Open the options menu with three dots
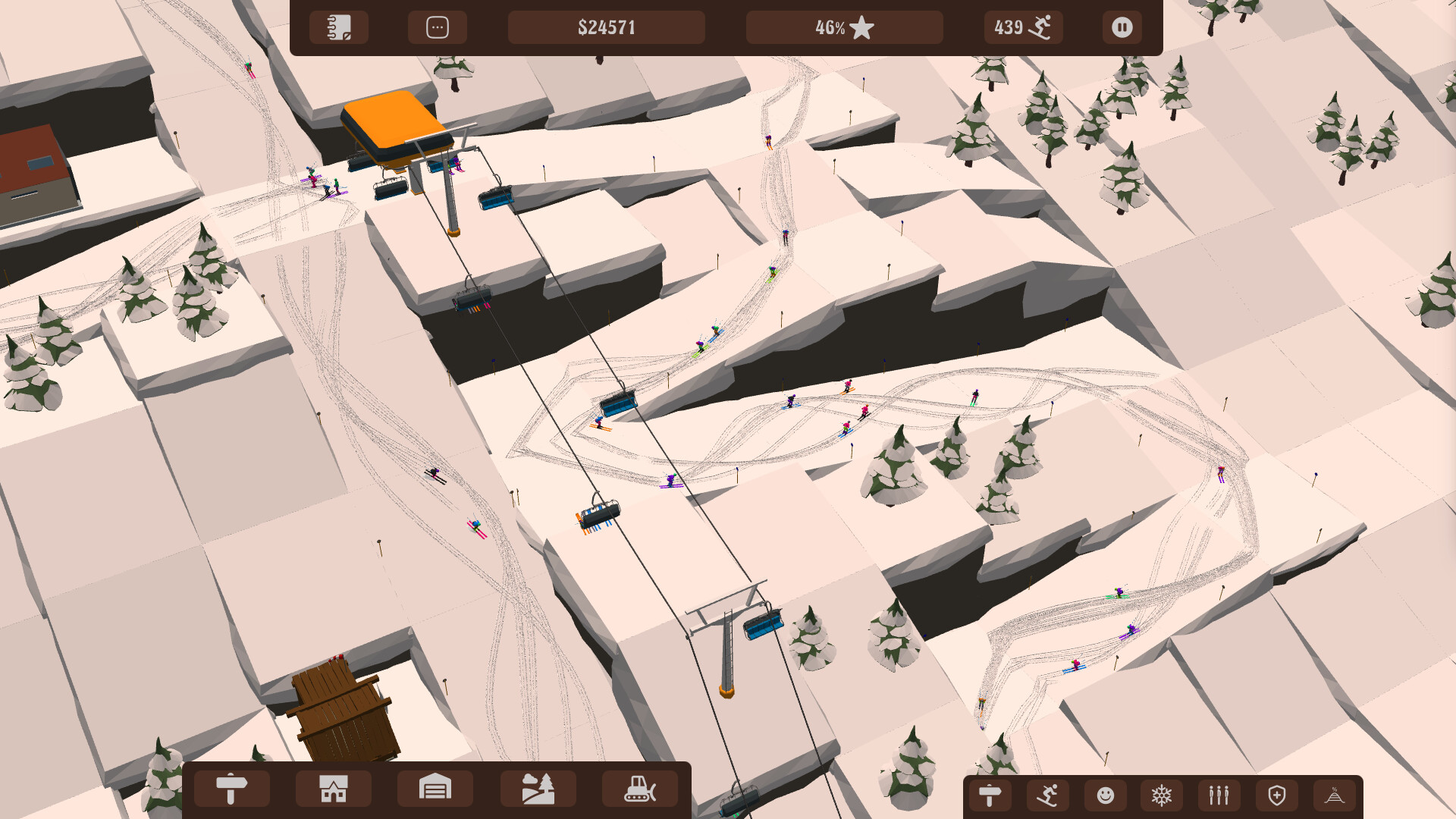1456x819 pixels. (437, 27)
